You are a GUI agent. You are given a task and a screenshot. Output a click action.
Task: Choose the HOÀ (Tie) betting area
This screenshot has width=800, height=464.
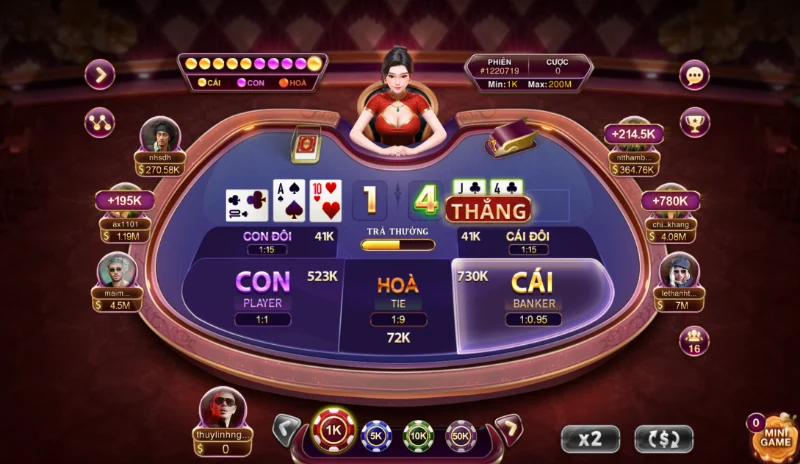click(398, 300)
